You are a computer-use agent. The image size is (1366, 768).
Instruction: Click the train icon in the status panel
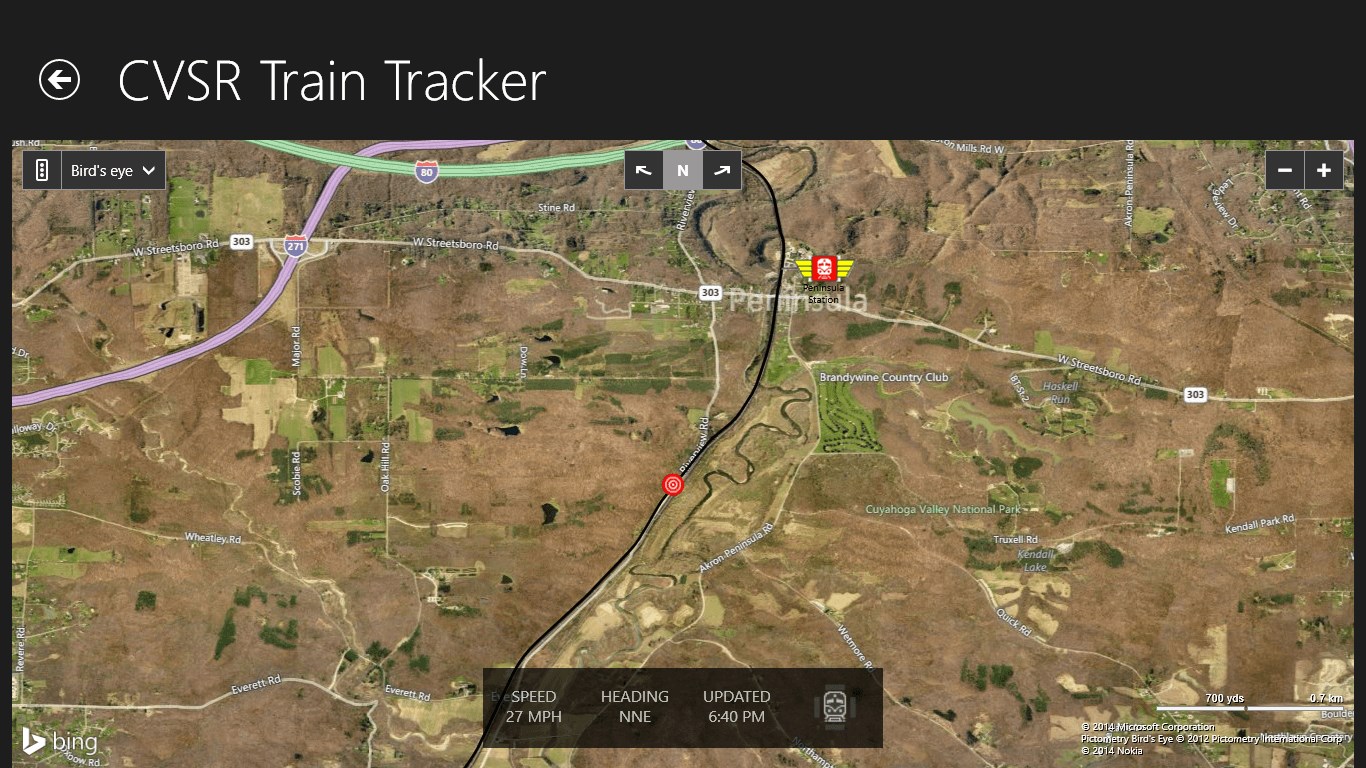(x=834, y=706)
